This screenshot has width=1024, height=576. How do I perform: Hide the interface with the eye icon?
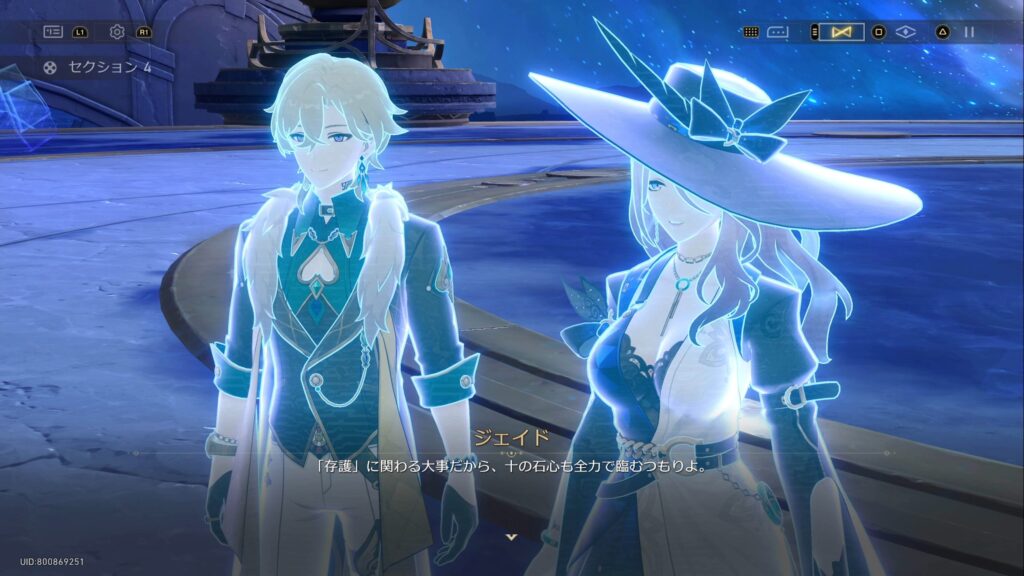(x=906, y=32)
